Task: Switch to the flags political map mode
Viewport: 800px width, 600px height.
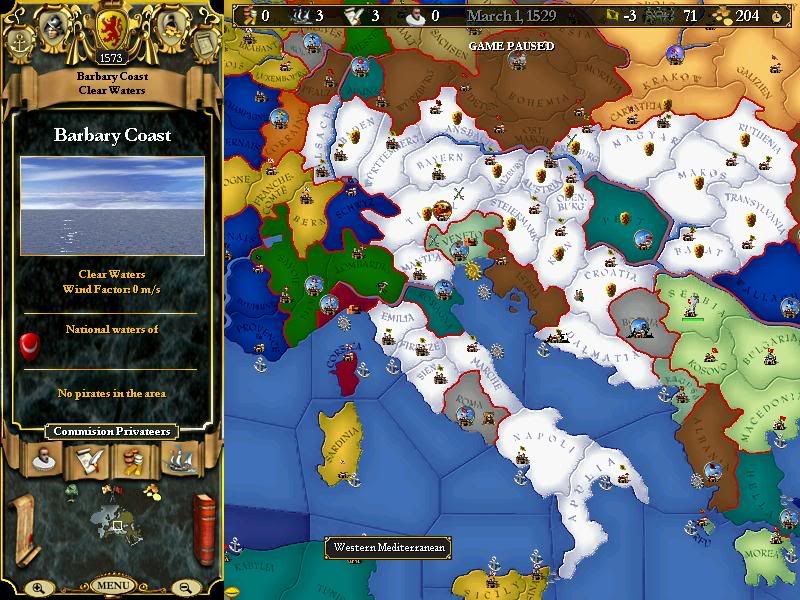Action: (111, 490)
